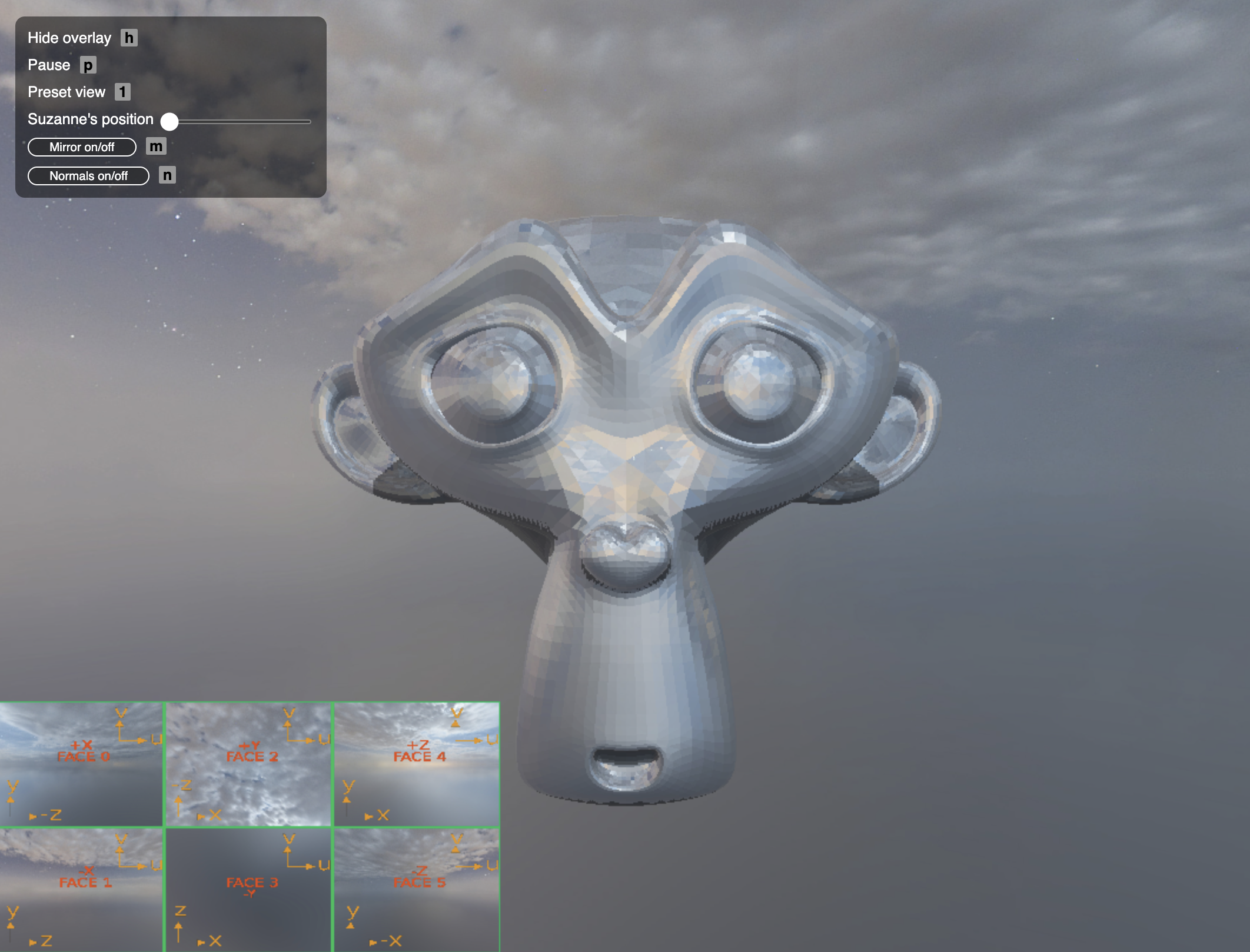Choose the -Z Face 5 cubemap thumbnail
The width and height of the screenshot is (1250, 952).
(x=417, y=890)
